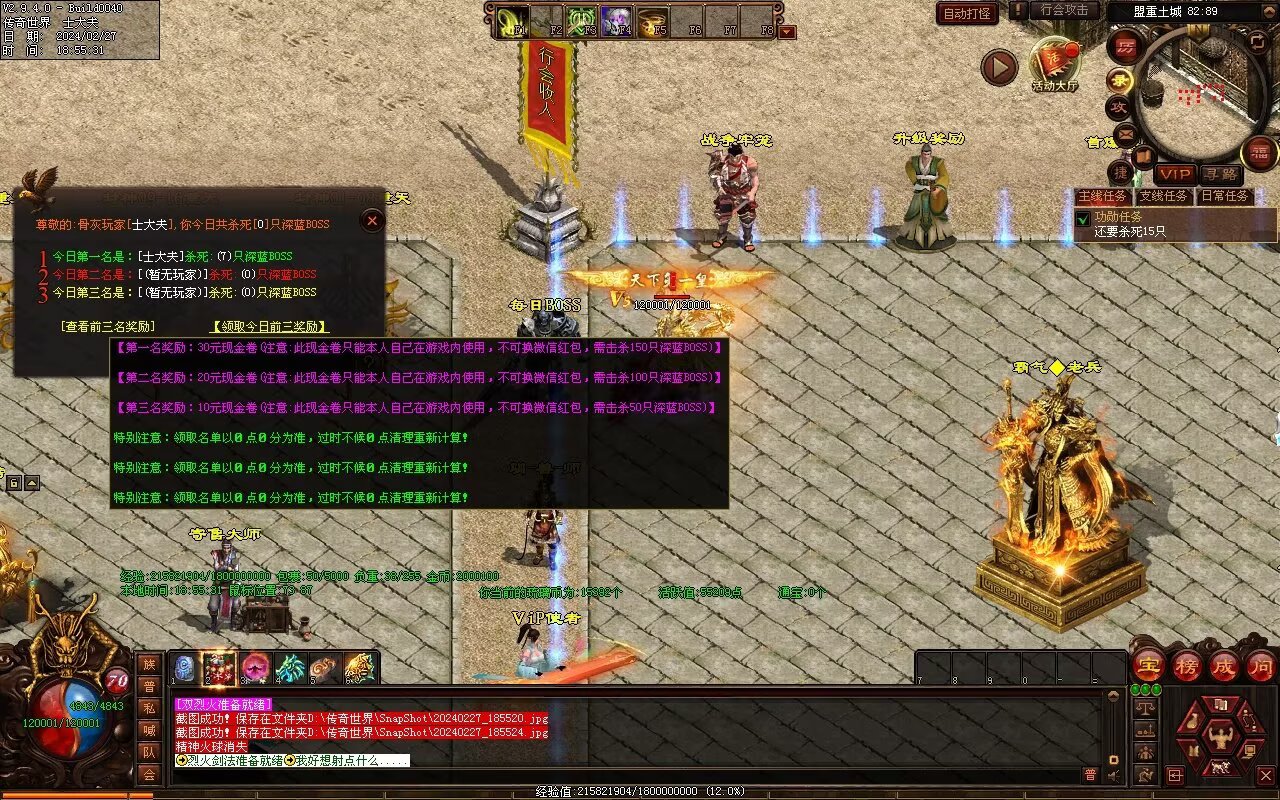The width and height of the screenshot is (1280, 800).
Task: Open the VIP button below the minimap
Action: tap(1175, 174)
